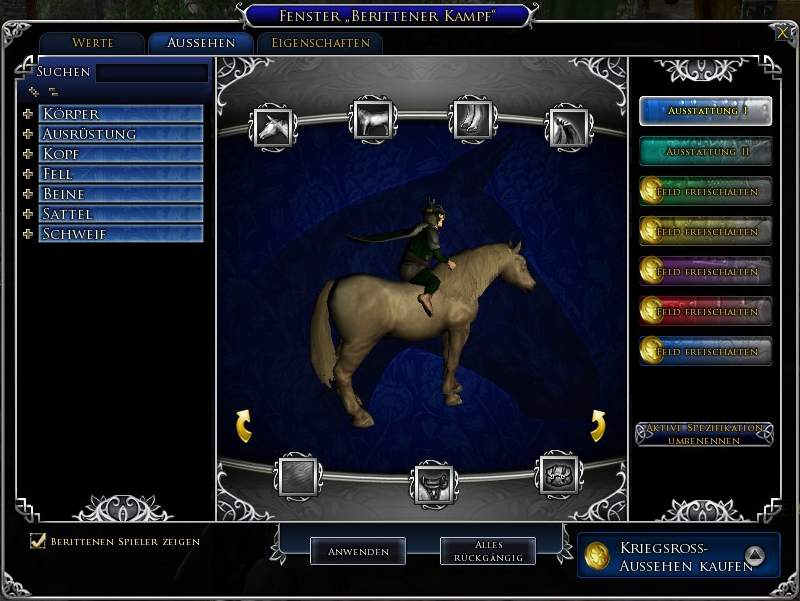Image resolution: width=800 pixels, height=601 pixels.
Task: Switch to the Werte tab
Action: coord(93,43)
